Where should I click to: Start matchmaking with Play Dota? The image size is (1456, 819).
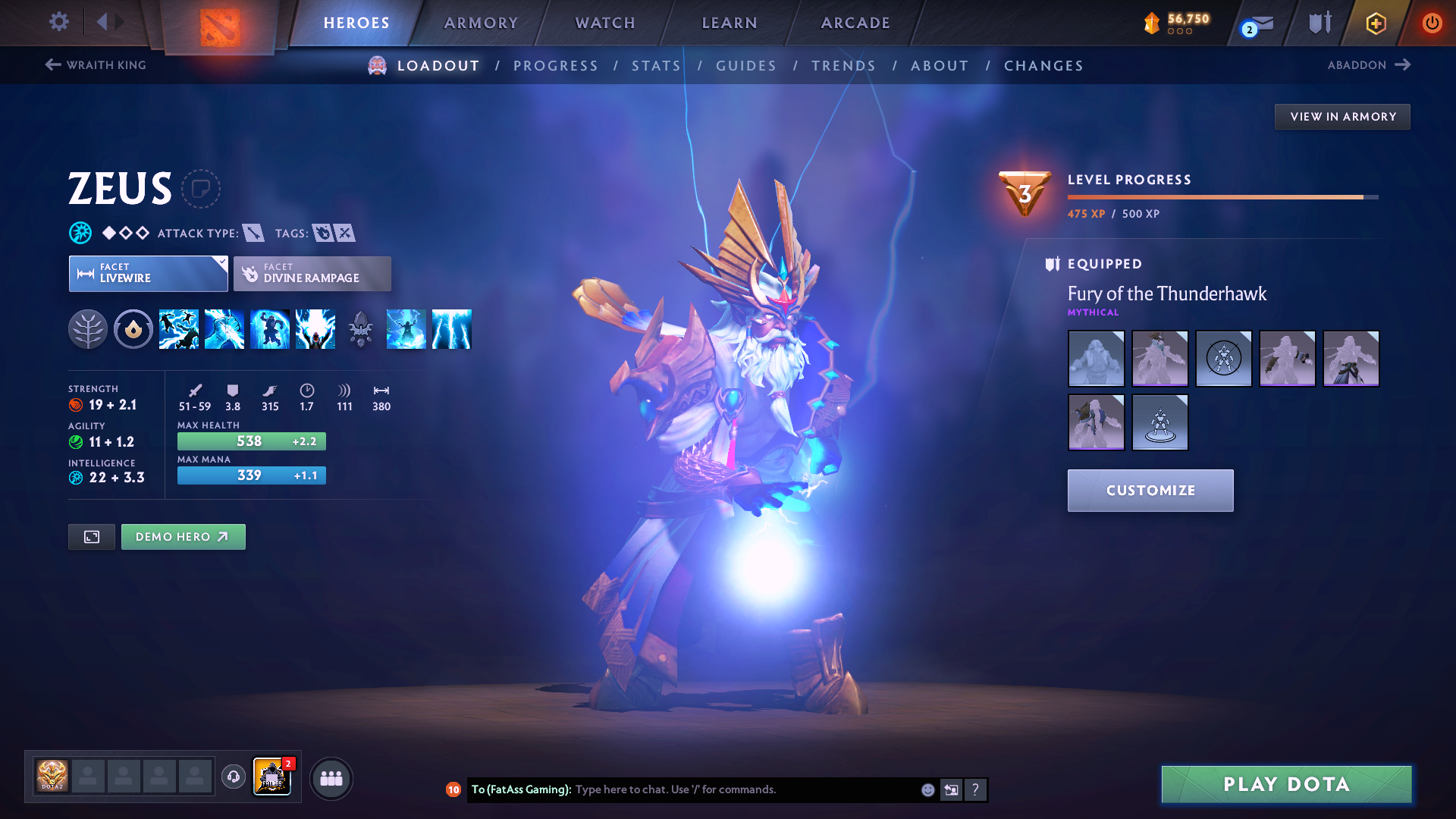(x=1286, y=784)
